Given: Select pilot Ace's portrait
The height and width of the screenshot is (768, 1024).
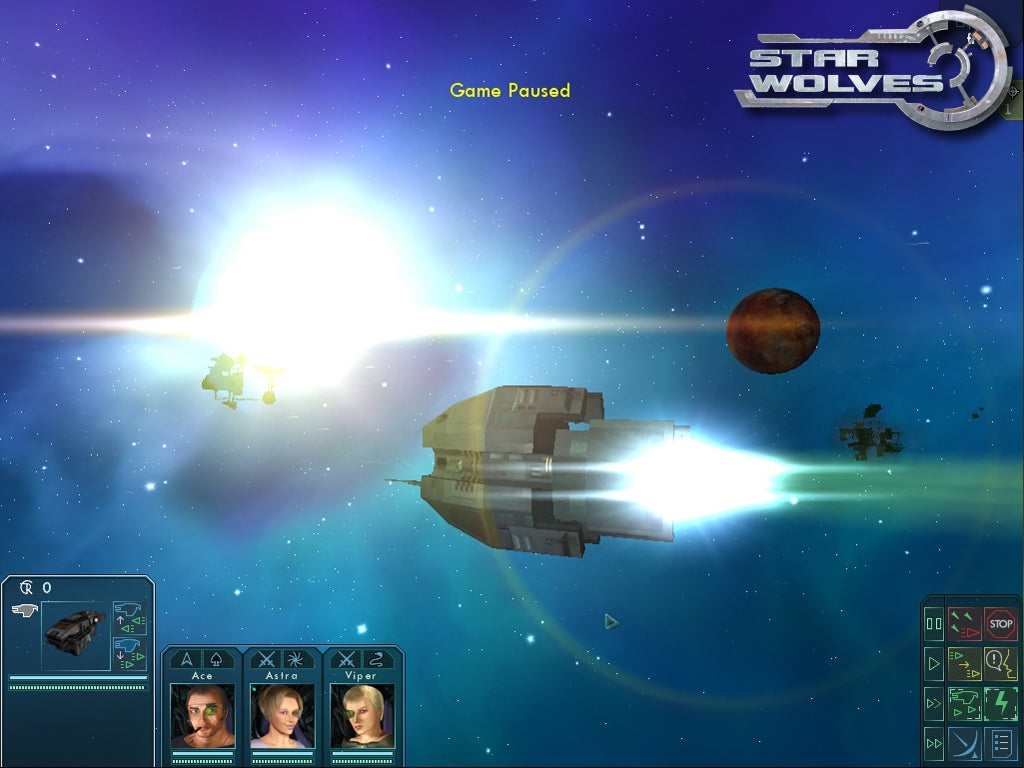Looking at the screenshot, I should 203,714.
